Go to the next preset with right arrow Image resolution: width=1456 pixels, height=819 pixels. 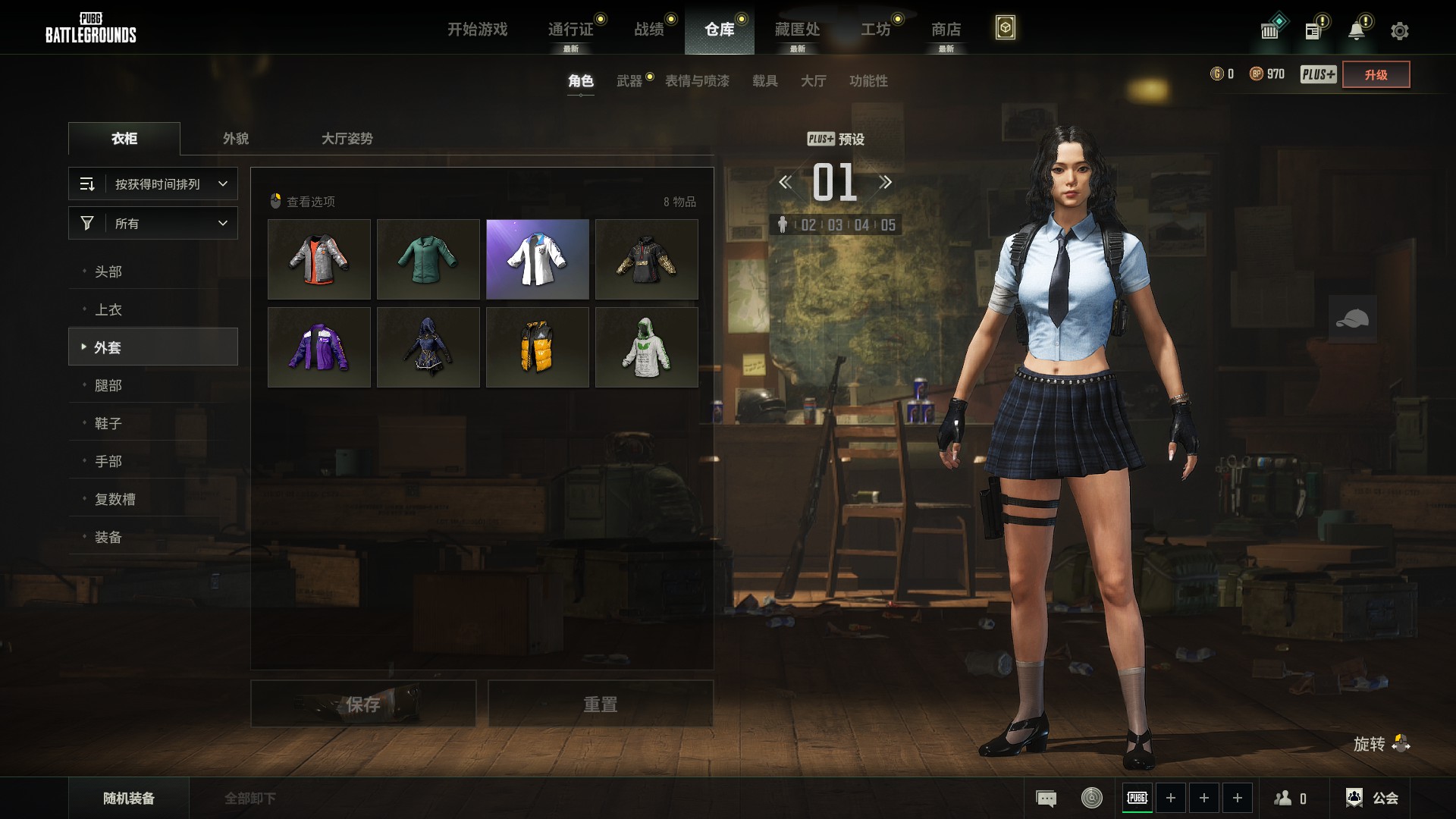[x=885, y=182]
